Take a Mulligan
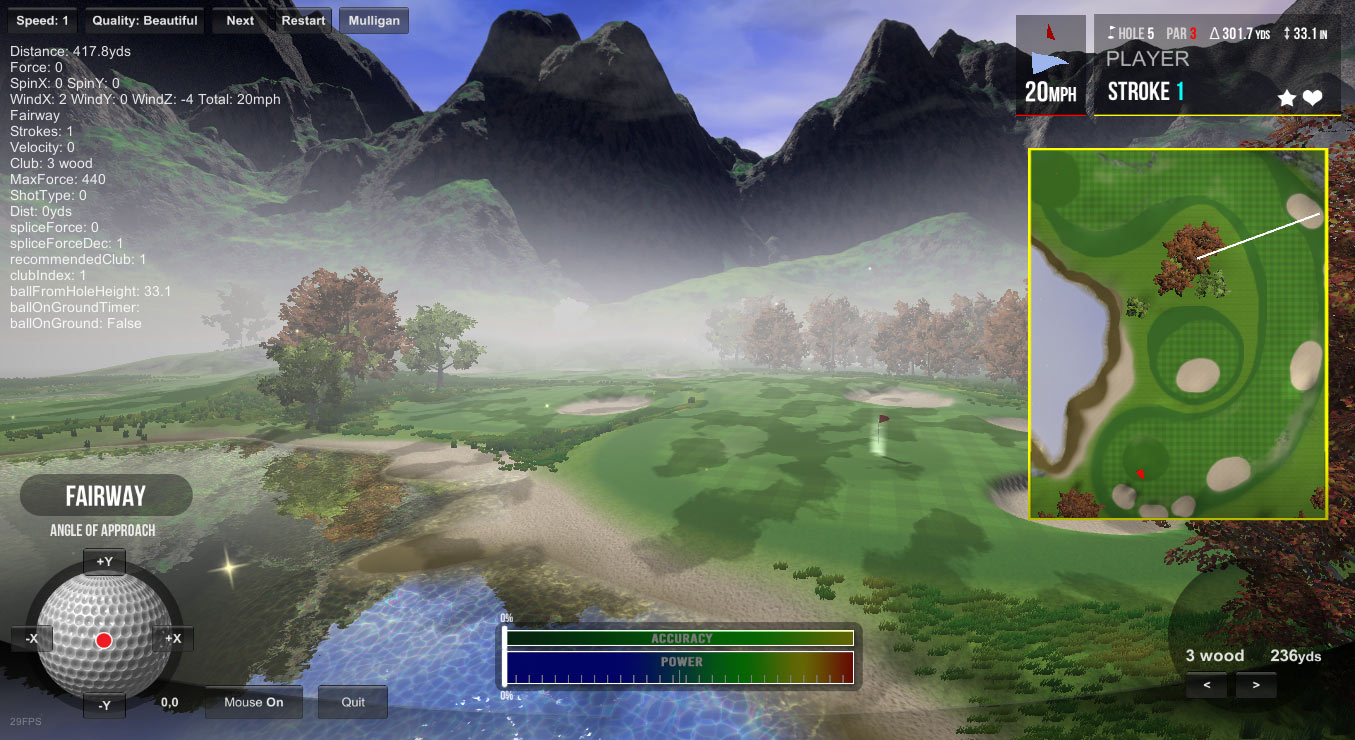Viewport: 1355px width, 740px height. 374,21
